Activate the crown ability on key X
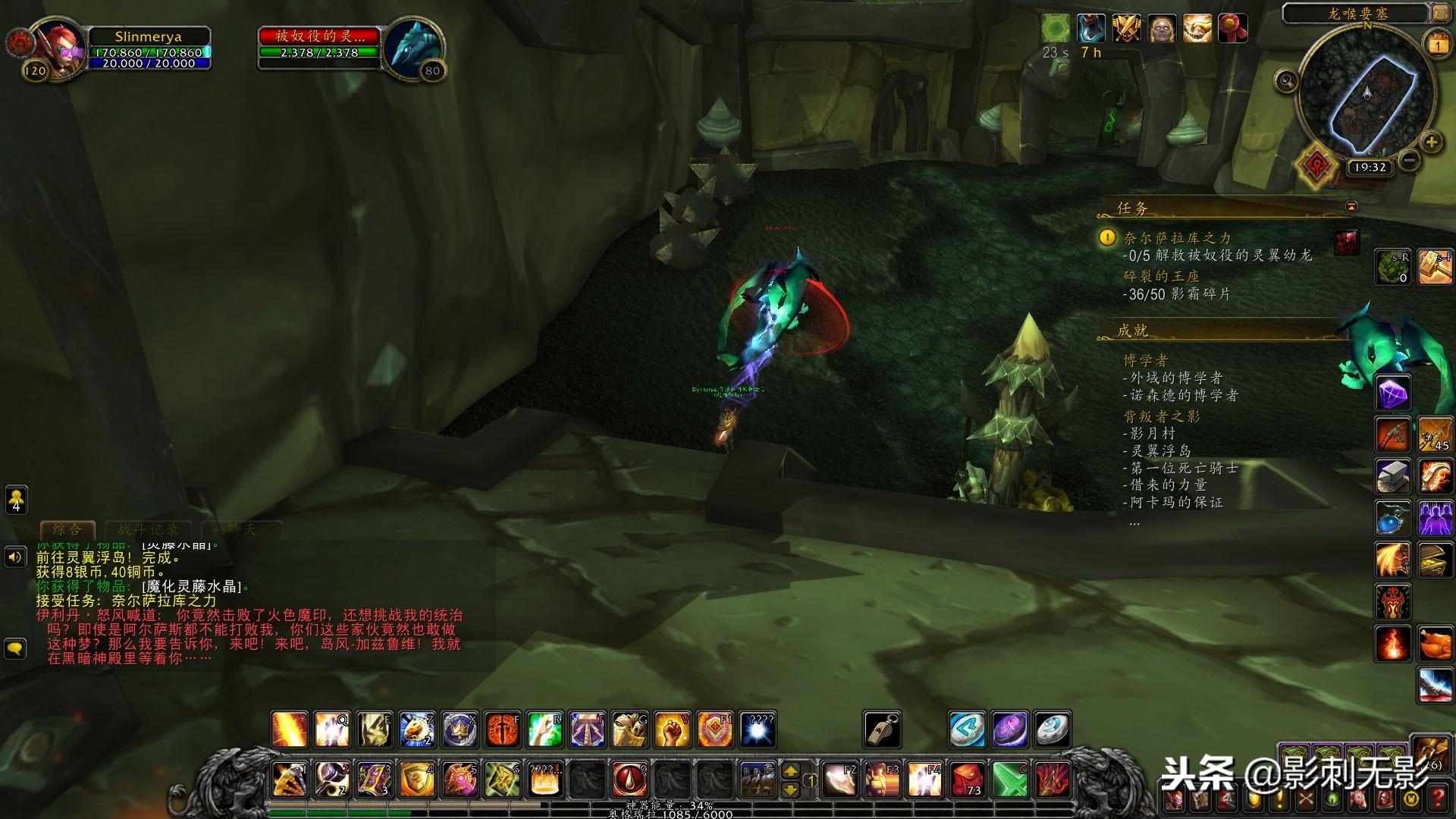1456x819 pixels. coord(459,730)
